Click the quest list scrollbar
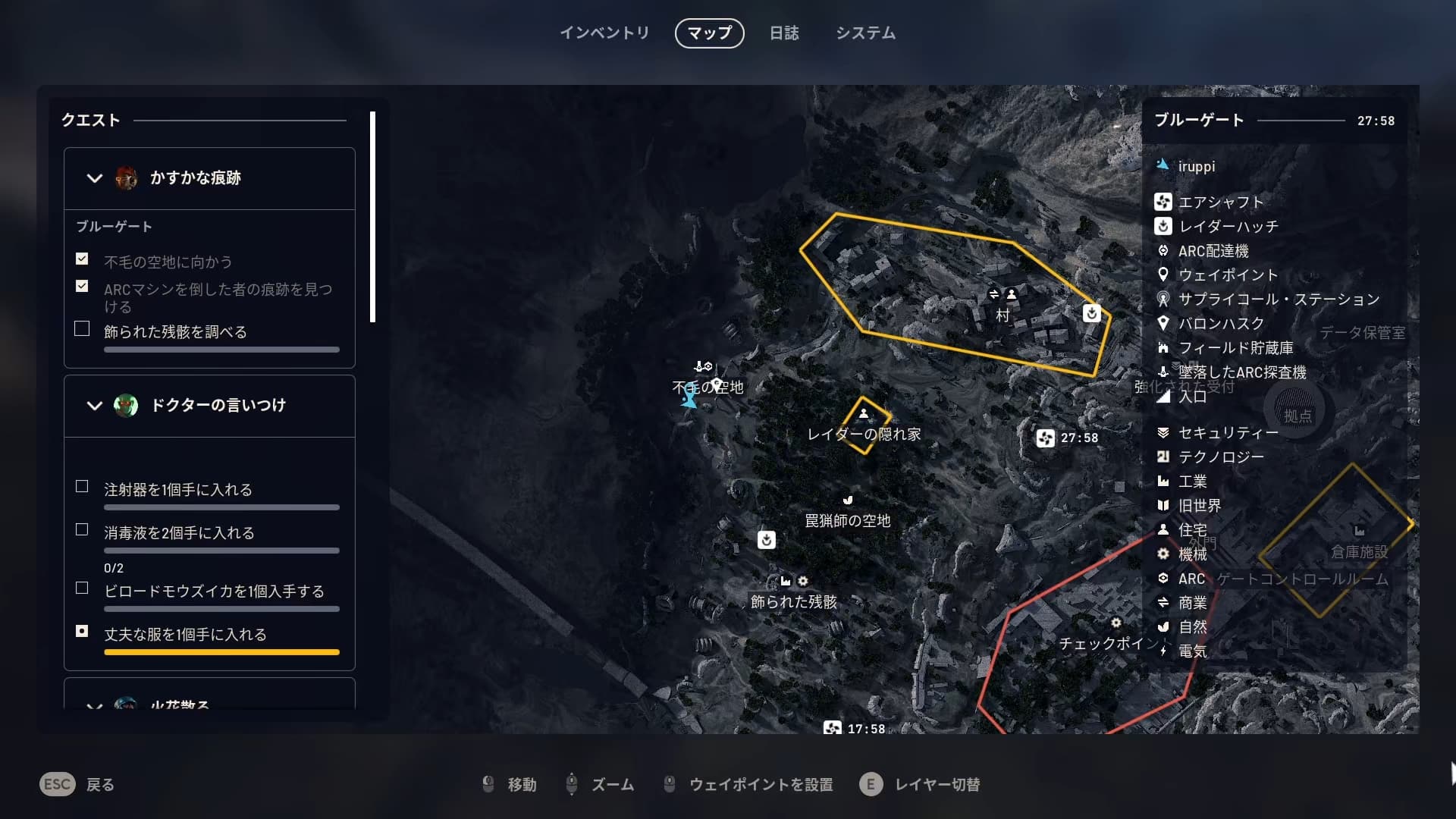Image resolution: width=1456 pixels, height=819 pixels. coord(372,217)
